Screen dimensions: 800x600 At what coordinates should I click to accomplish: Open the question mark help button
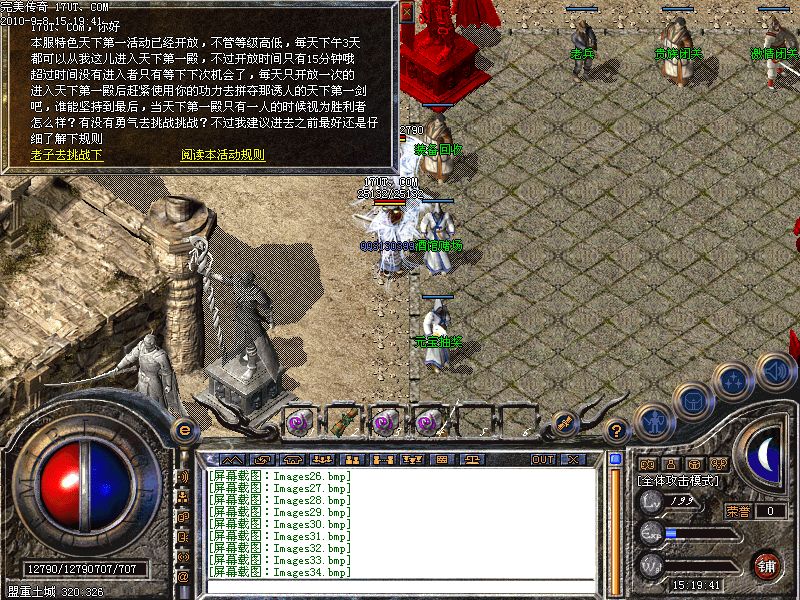tap(617, 431)
